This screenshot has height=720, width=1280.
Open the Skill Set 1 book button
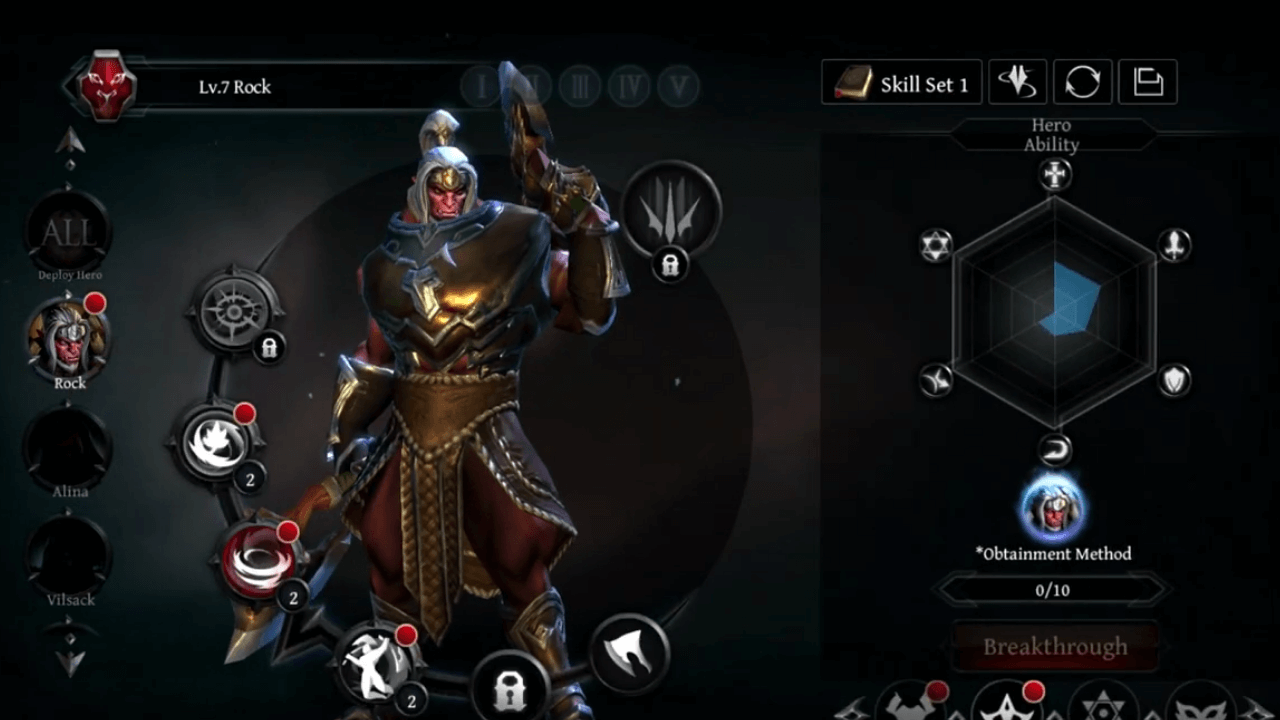click(901, 83)
